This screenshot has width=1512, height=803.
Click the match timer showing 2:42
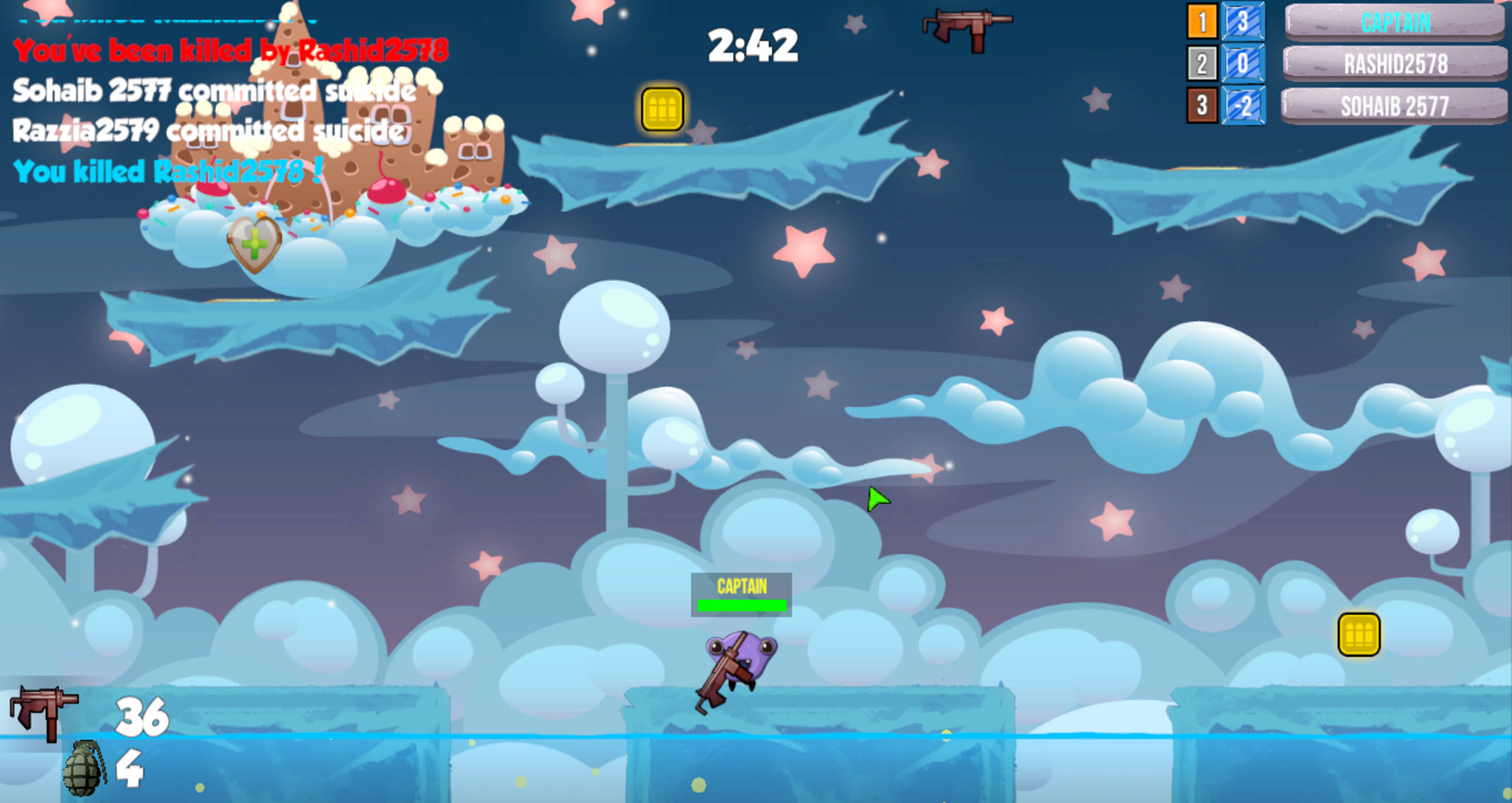752,46
